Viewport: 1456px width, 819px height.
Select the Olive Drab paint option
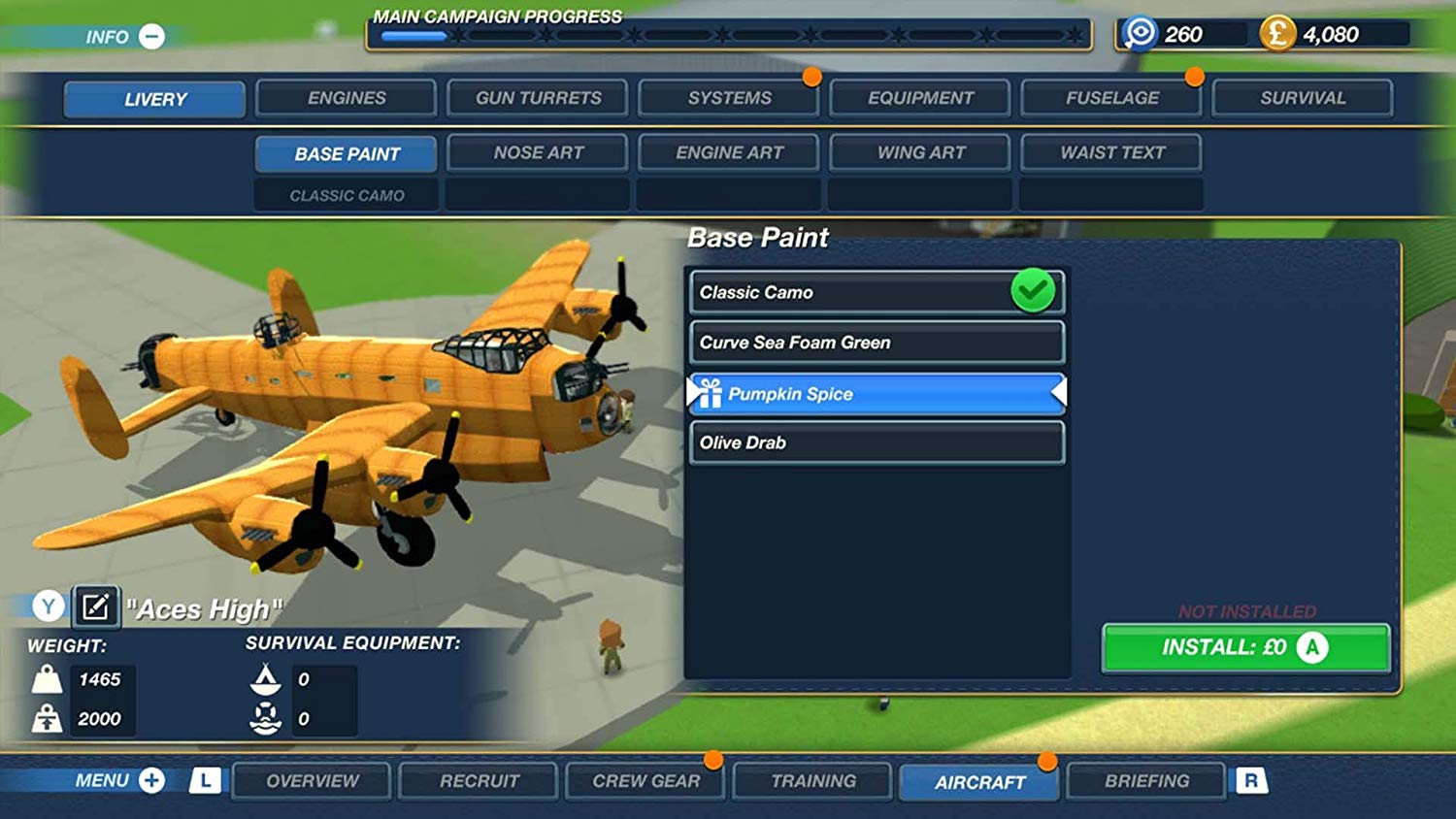tap(874, 442)
